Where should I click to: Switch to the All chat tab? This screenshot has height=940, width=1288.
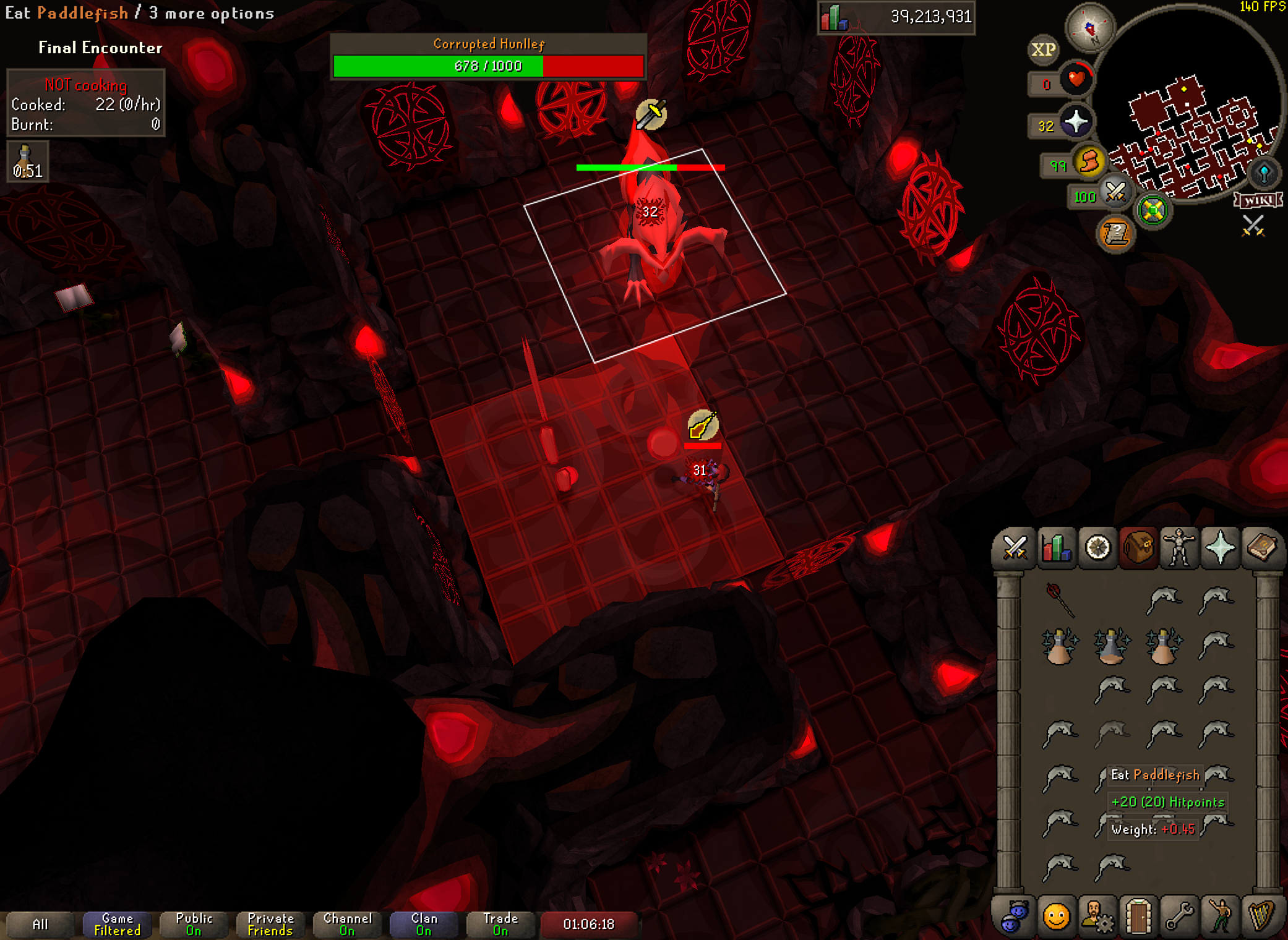(40, 925)
